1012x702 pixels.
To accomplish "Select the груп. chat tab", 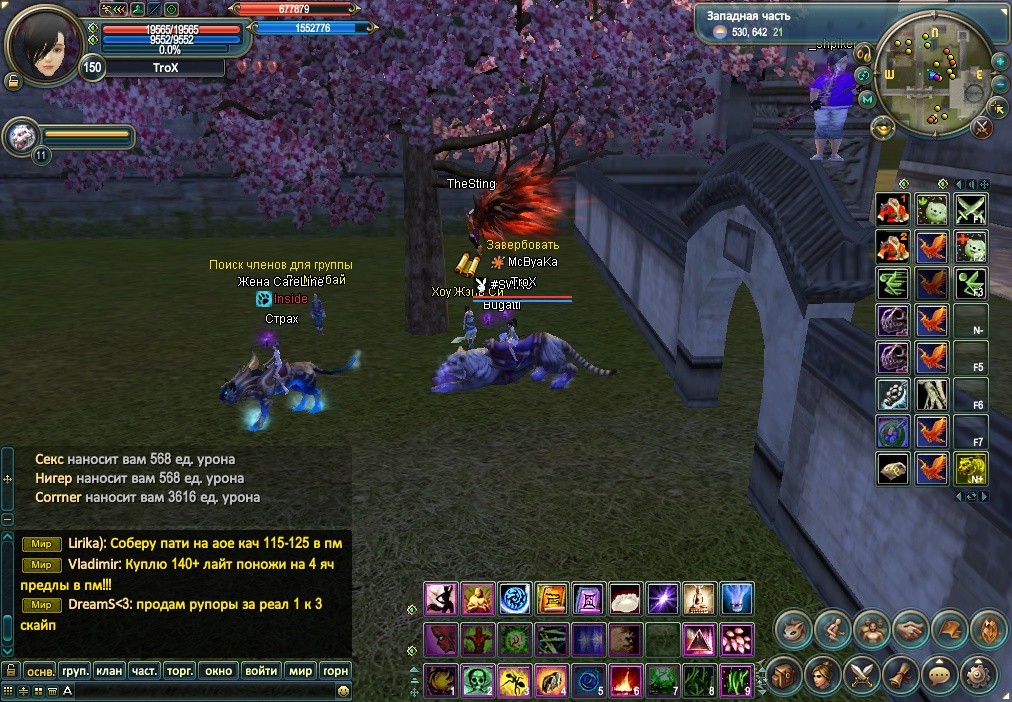I will [75, 671].
